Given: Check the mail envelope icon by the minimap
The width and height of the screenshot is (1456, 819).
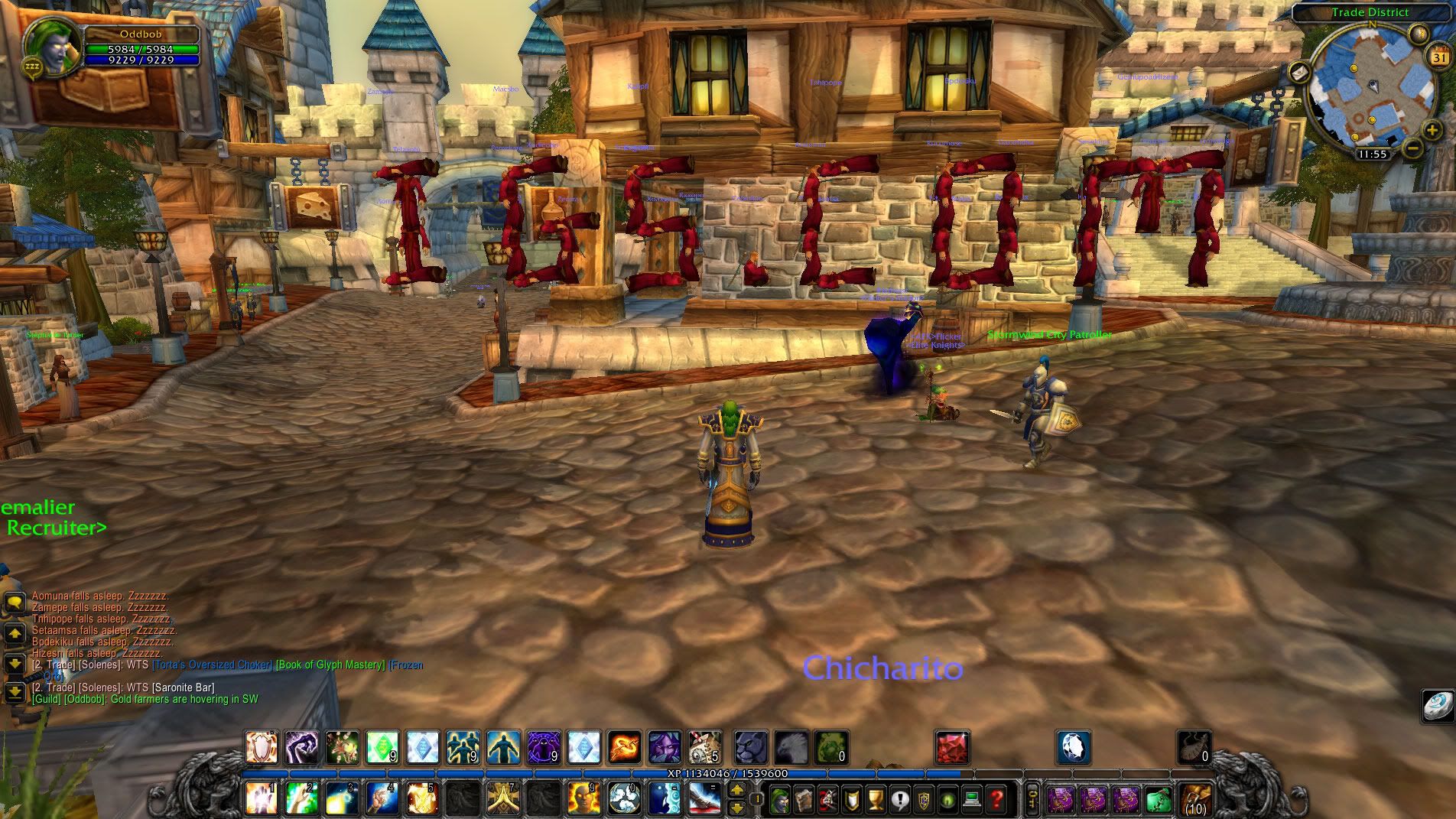Looking at the screenshot, I should pos(1300,73).
